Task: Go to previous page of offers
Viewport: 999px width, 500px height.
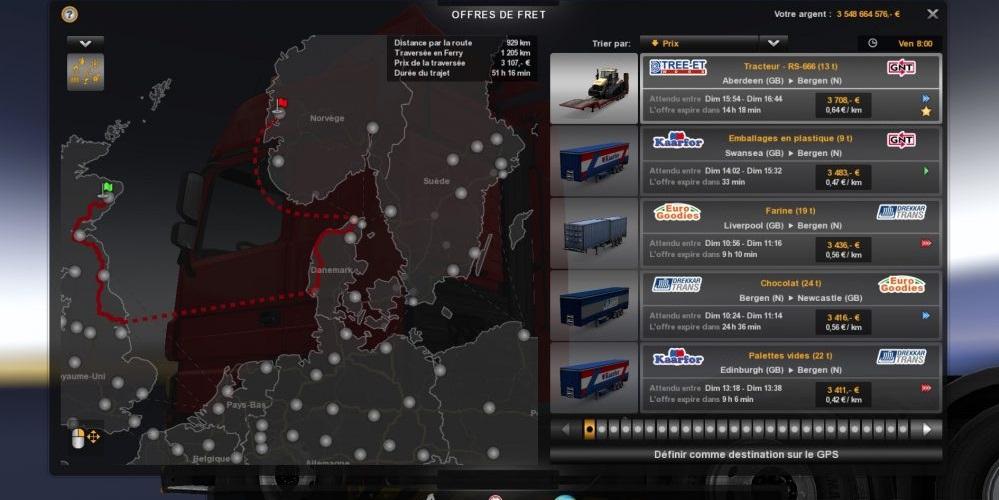Action: click(x=565, y=429)
